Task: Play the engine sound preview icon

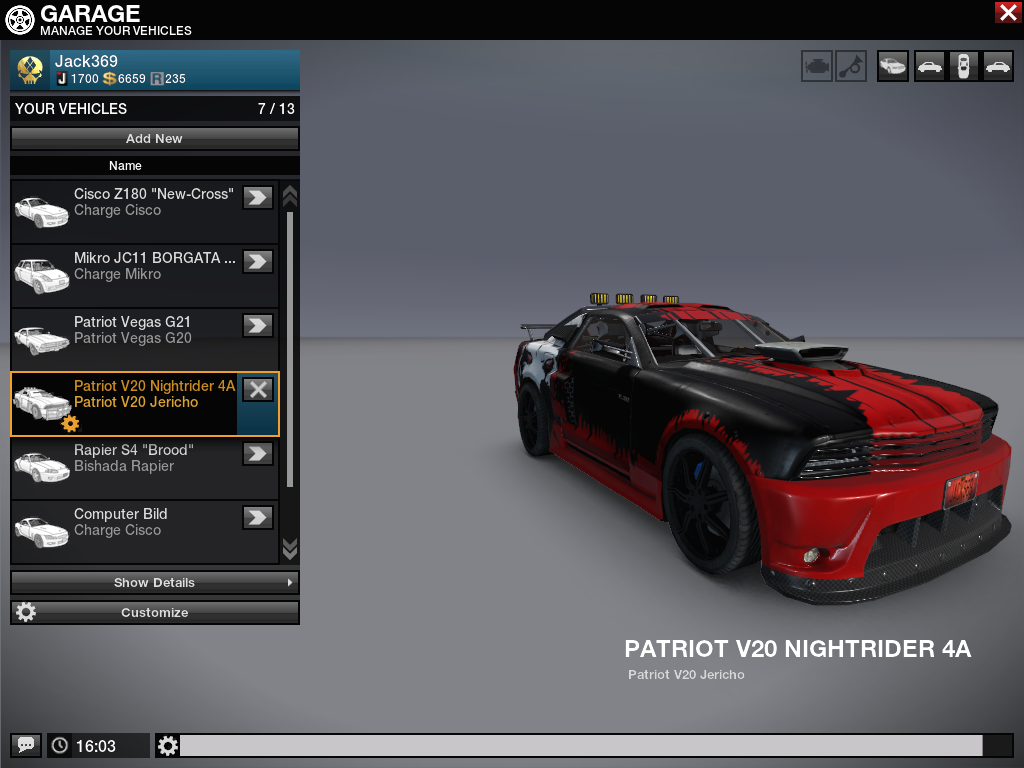Action: click(816, 66)
